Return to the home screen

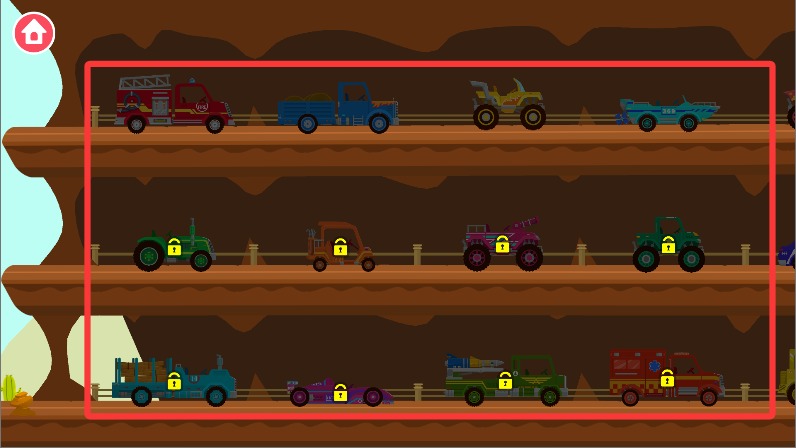click(x=34, y=32)
